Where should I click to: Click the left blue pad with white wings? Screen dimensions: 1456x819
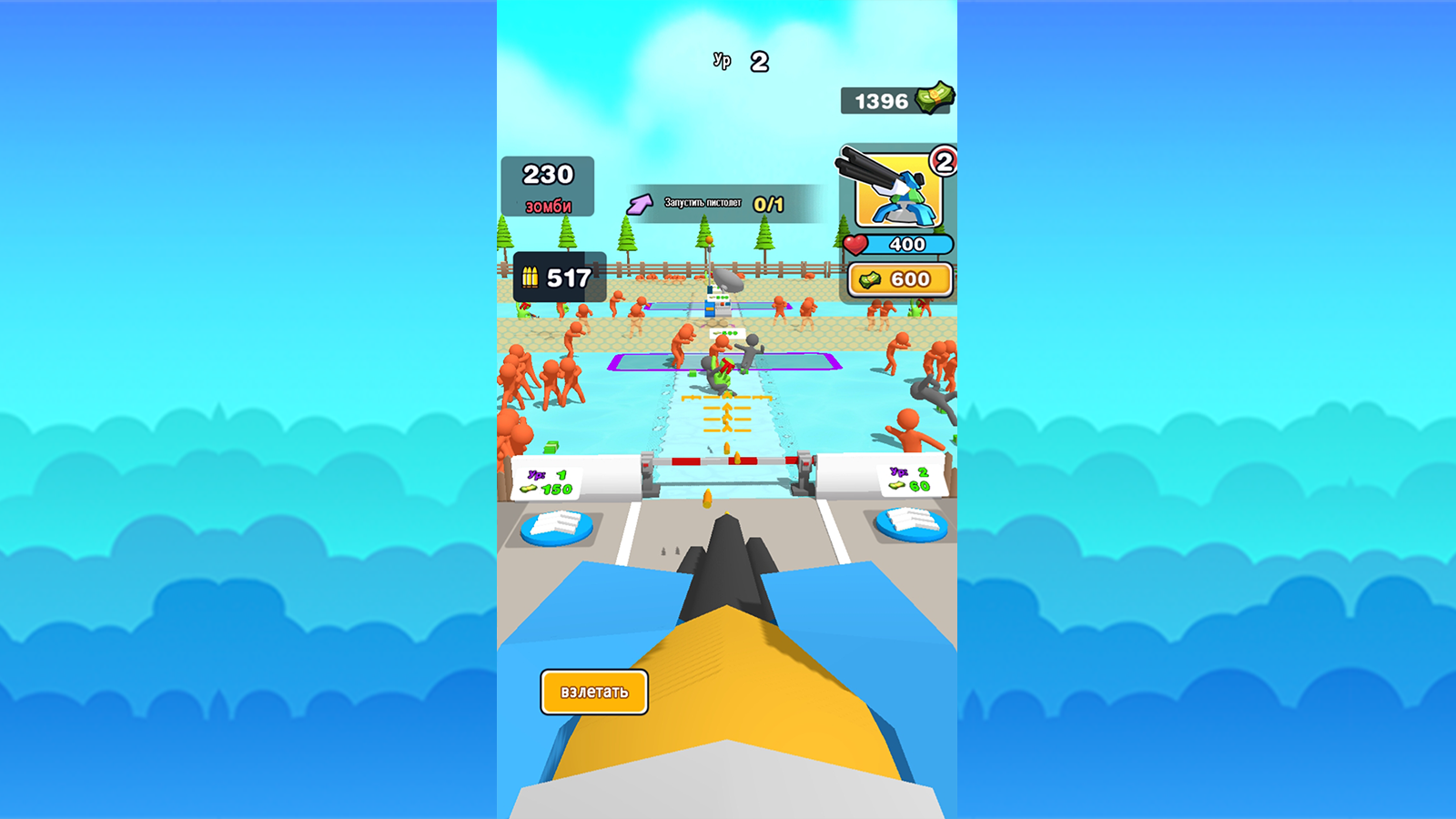click(x=558, y=525)
